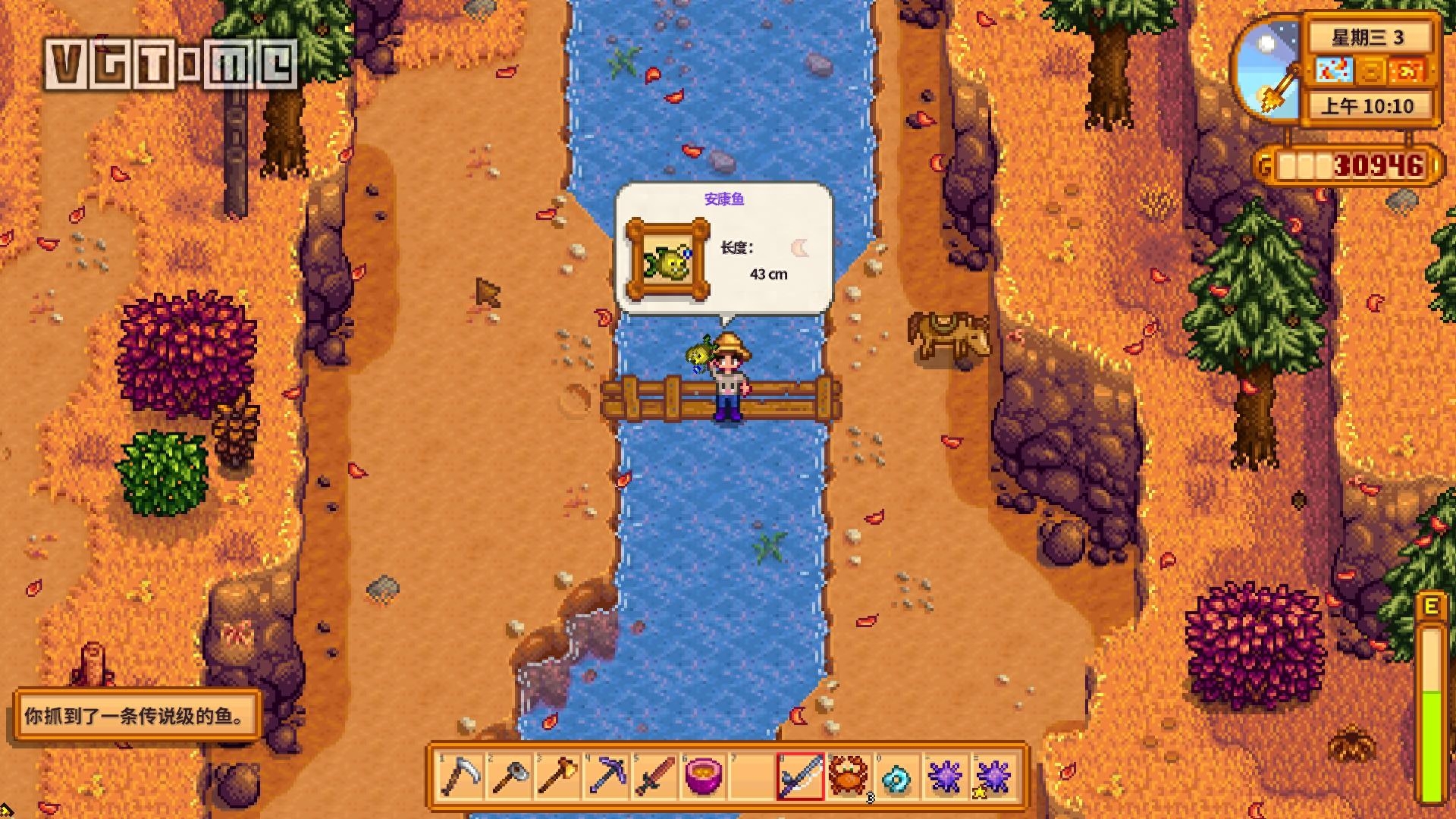The width and height of the screenshot is (1456, 819).
Task: Select the hammer tool slot
Action: 509,777
